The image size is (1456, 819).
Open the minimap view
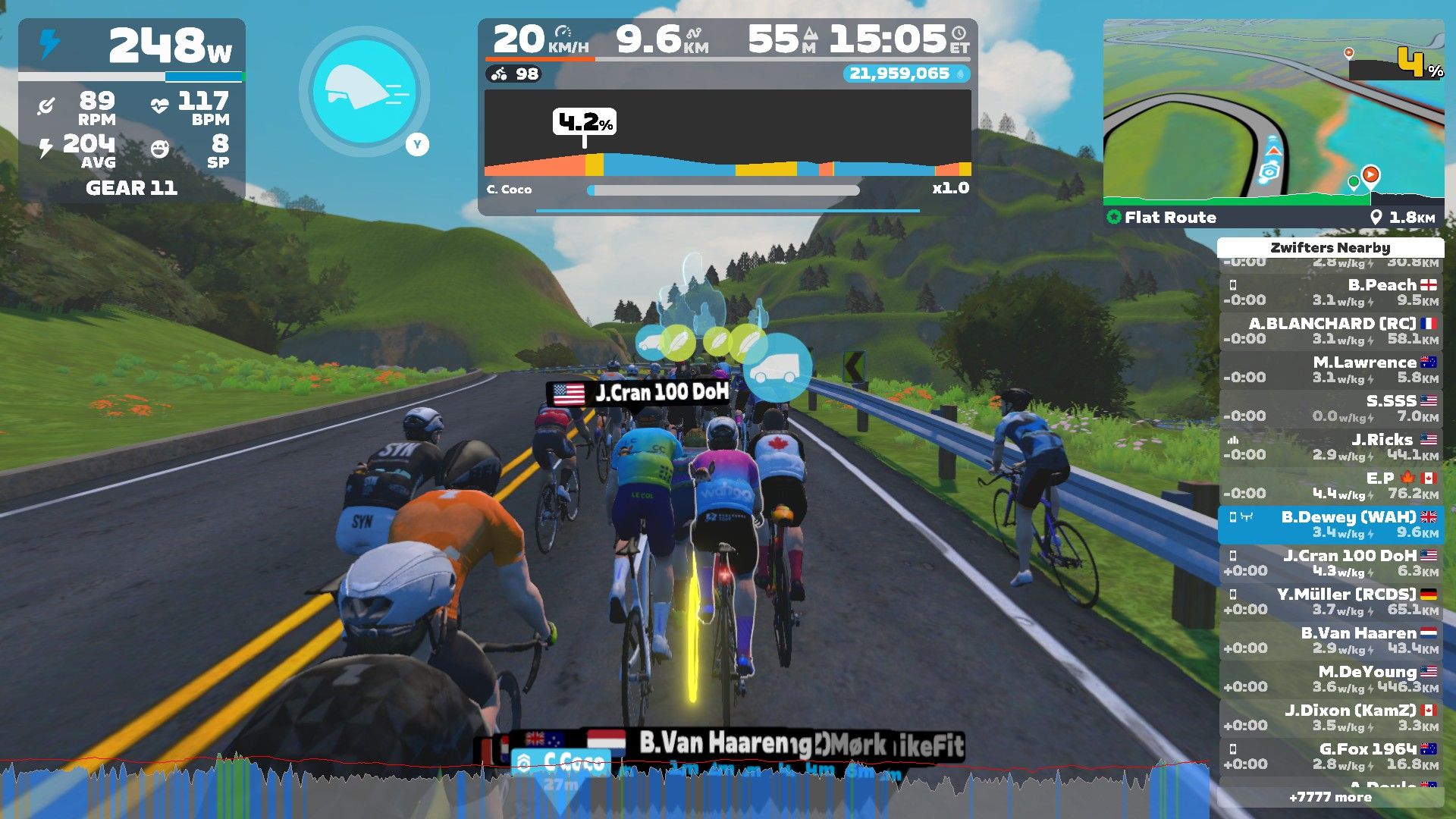[1272, 114]
